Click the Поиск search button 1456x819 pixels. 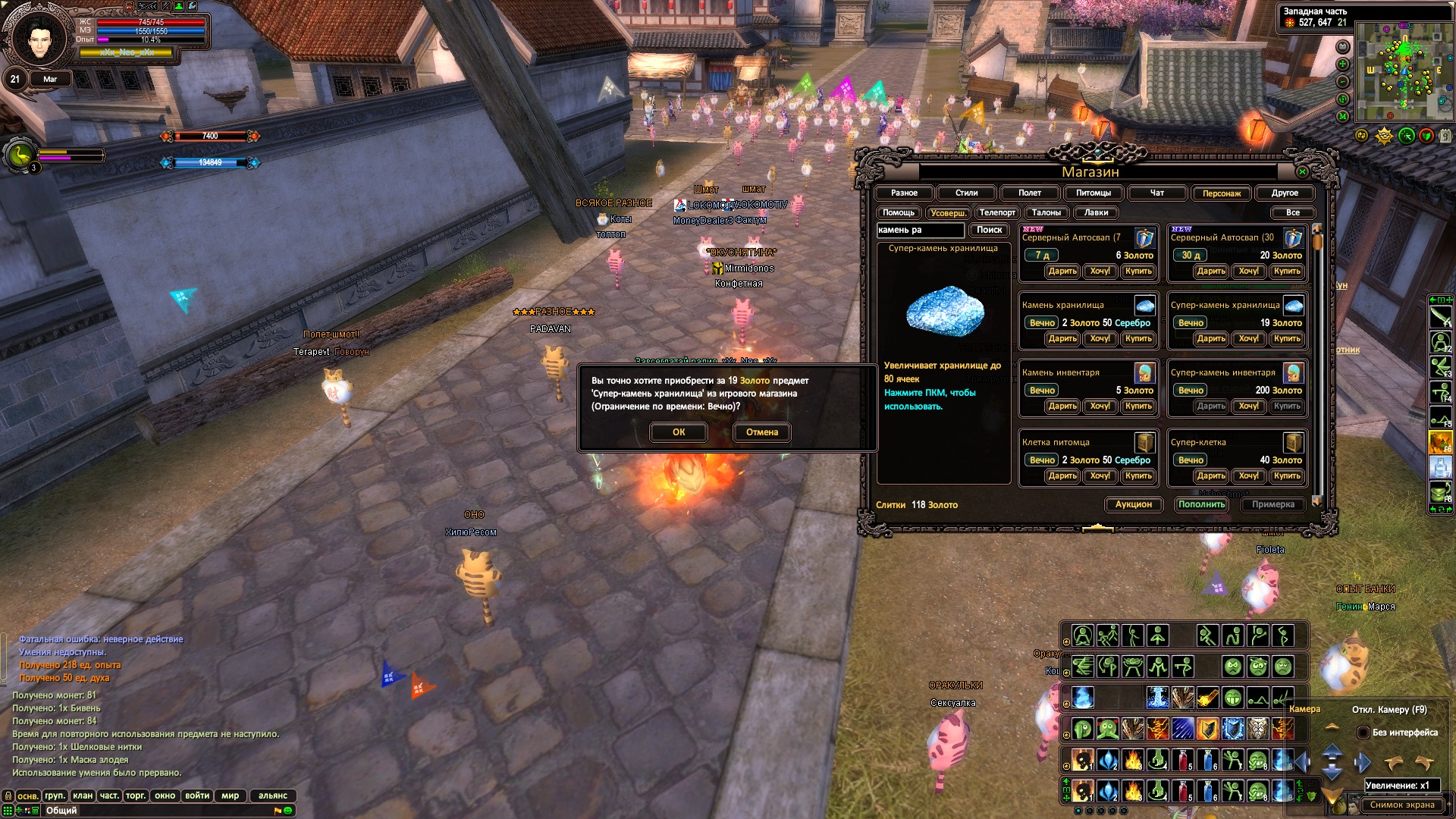(x=989, y=230)
